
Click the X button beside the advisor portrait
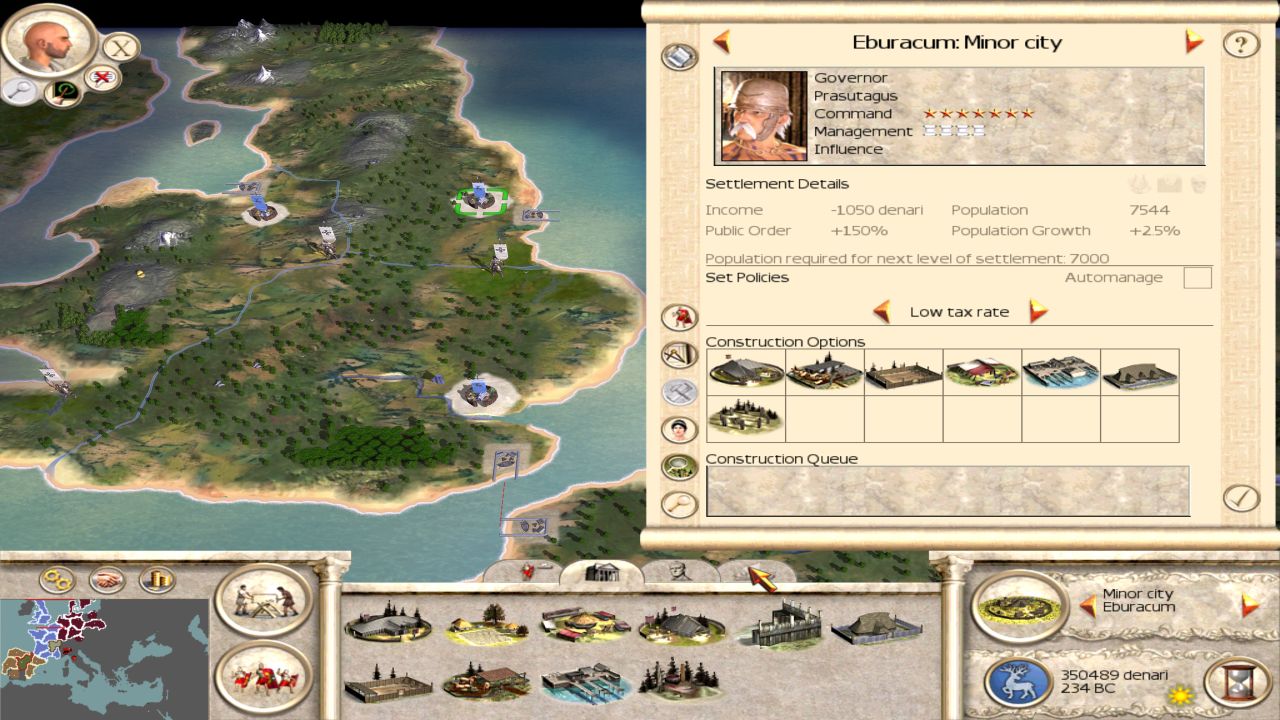pos(121,47)
